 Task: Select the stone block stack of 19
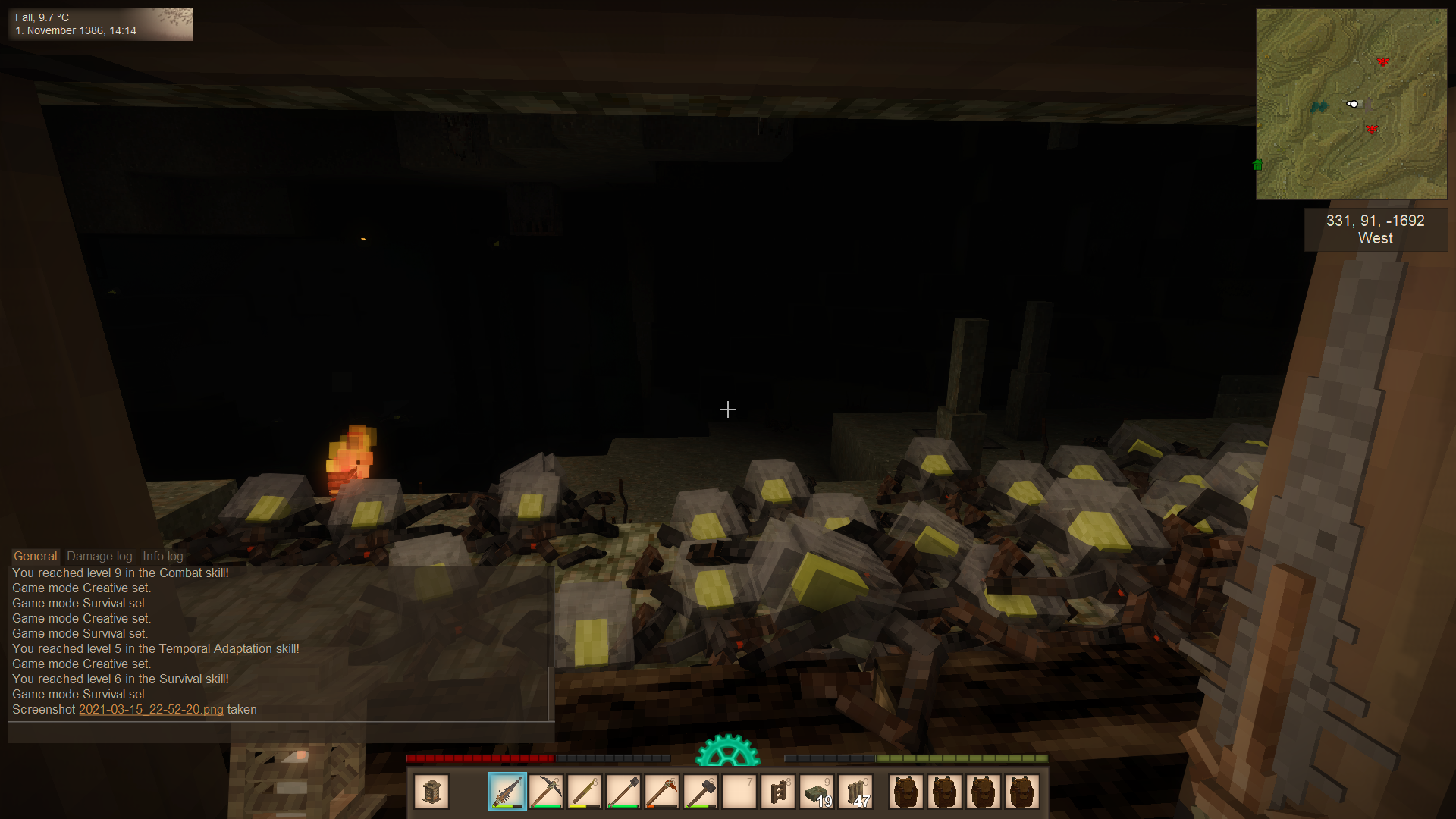click(817, 792)
